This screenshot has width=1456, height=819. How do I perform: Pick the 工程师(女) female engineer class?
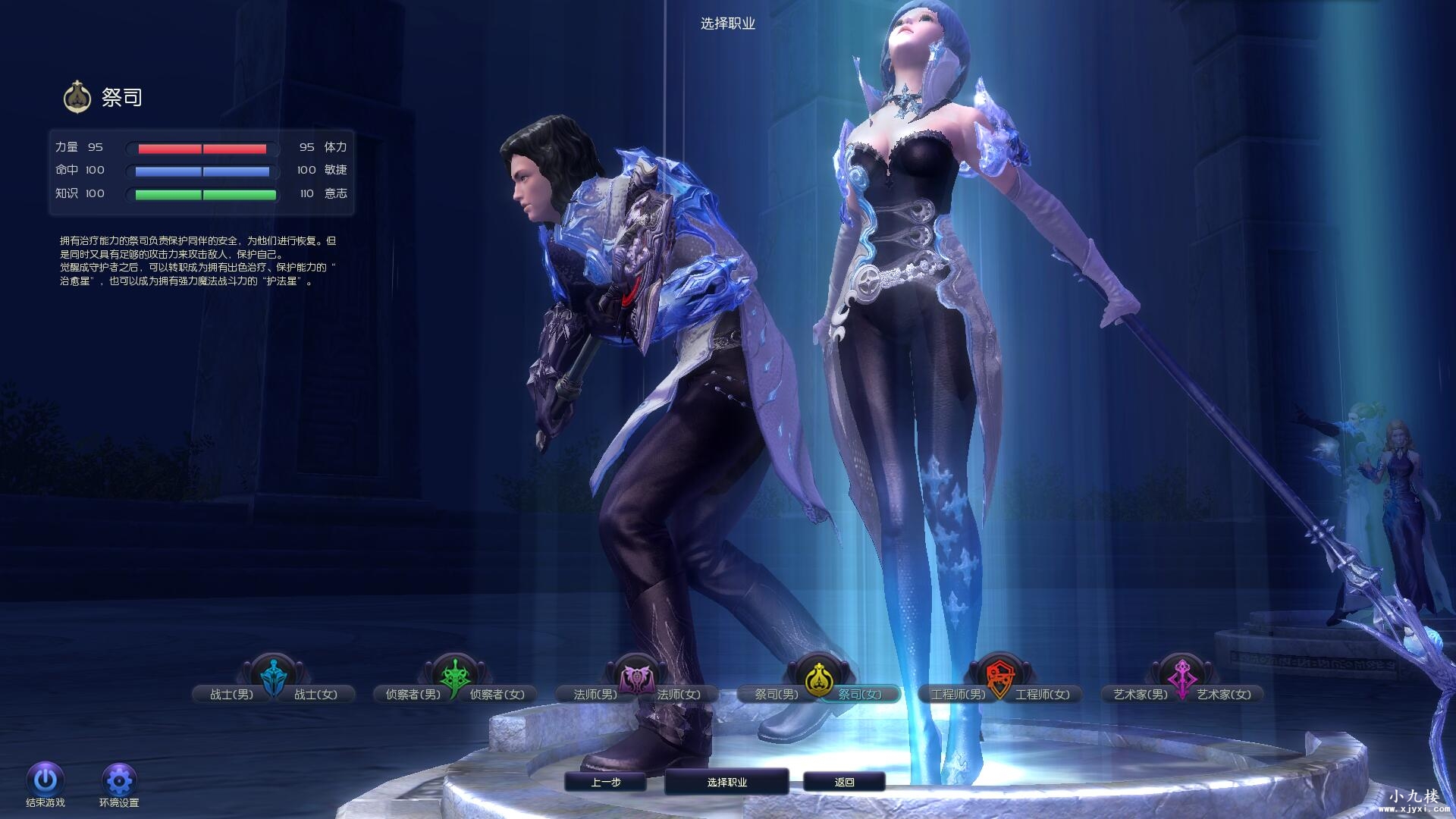(x=1042, y=694)
